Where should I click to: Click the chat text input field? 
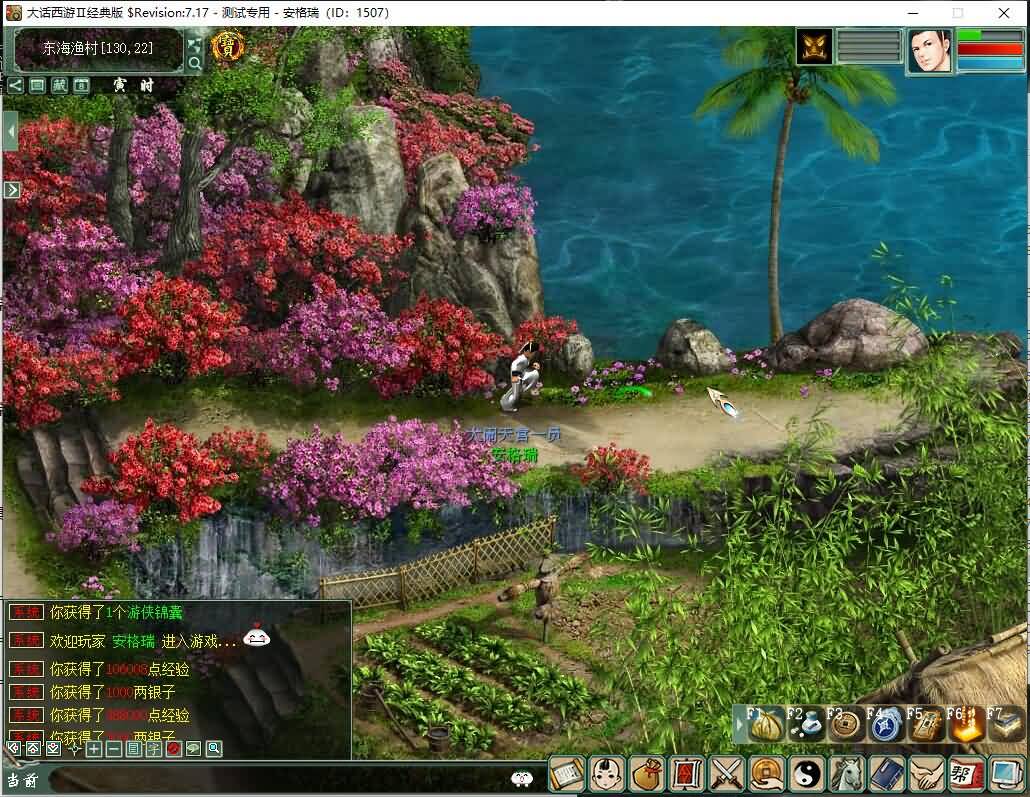280,778
